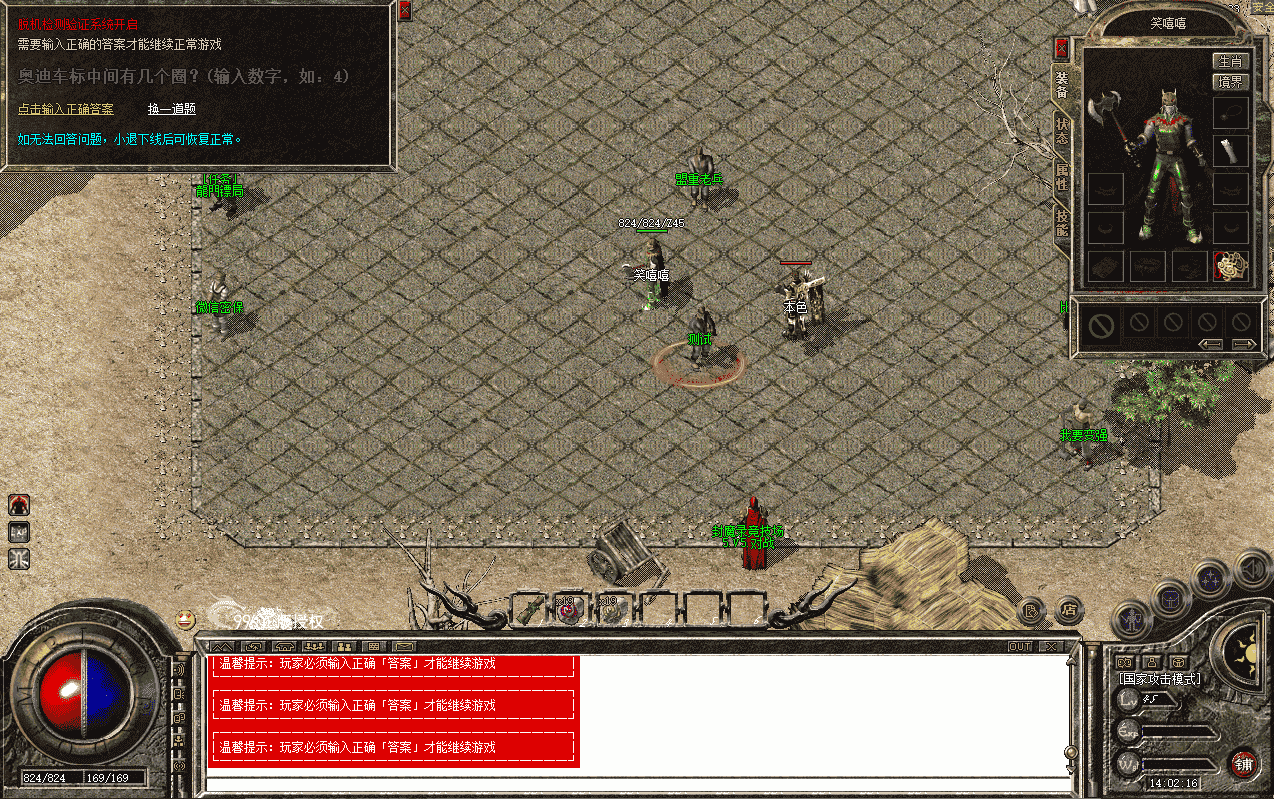
Task: Select the white bracer equipment slot
Action: pyautogui.click(x=1231, y=151)
